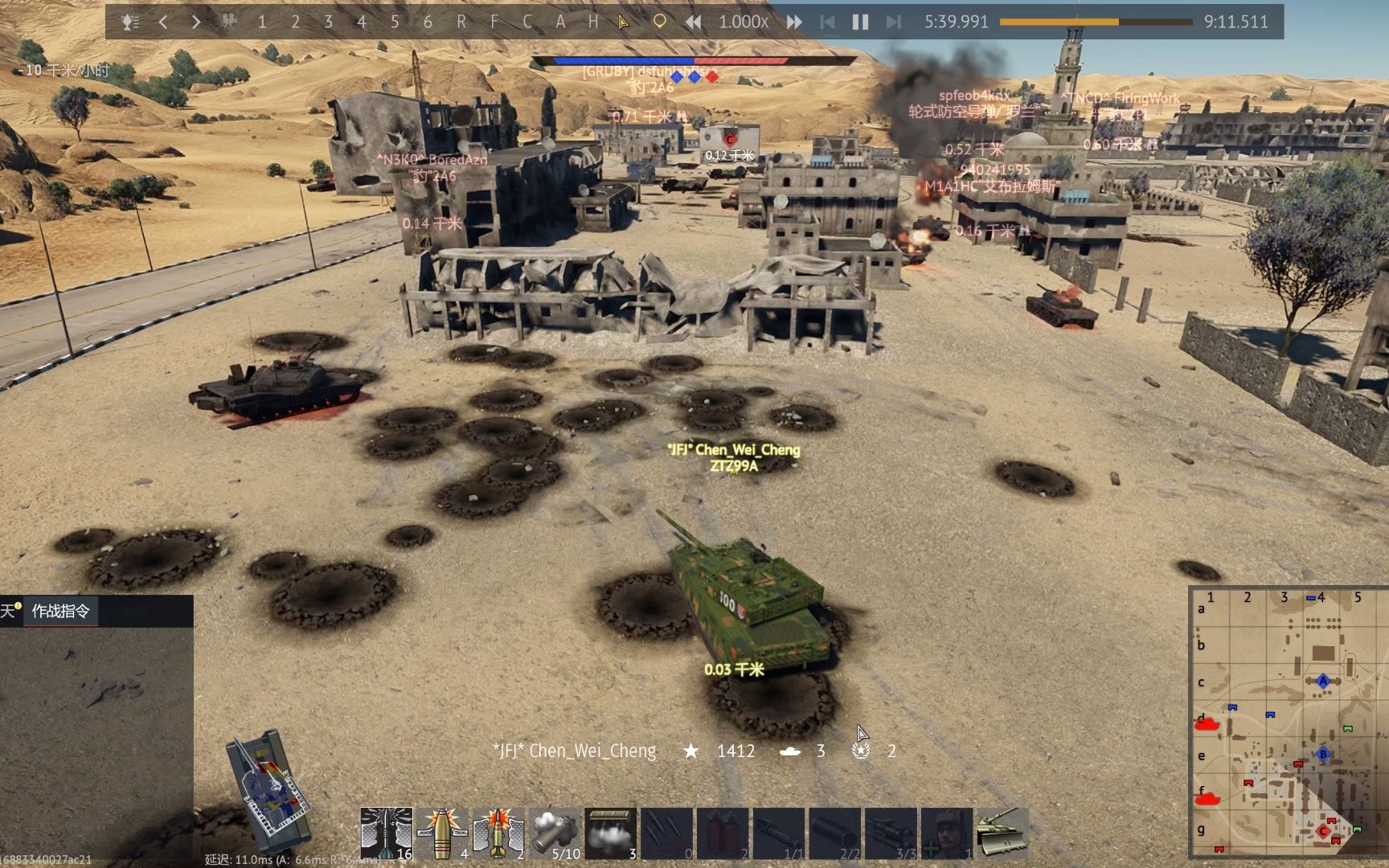Image resolution: width=1389 pixels, height=868 pixels.
Task: Open the 作战指令 chat tab
Action: point(60,611)
